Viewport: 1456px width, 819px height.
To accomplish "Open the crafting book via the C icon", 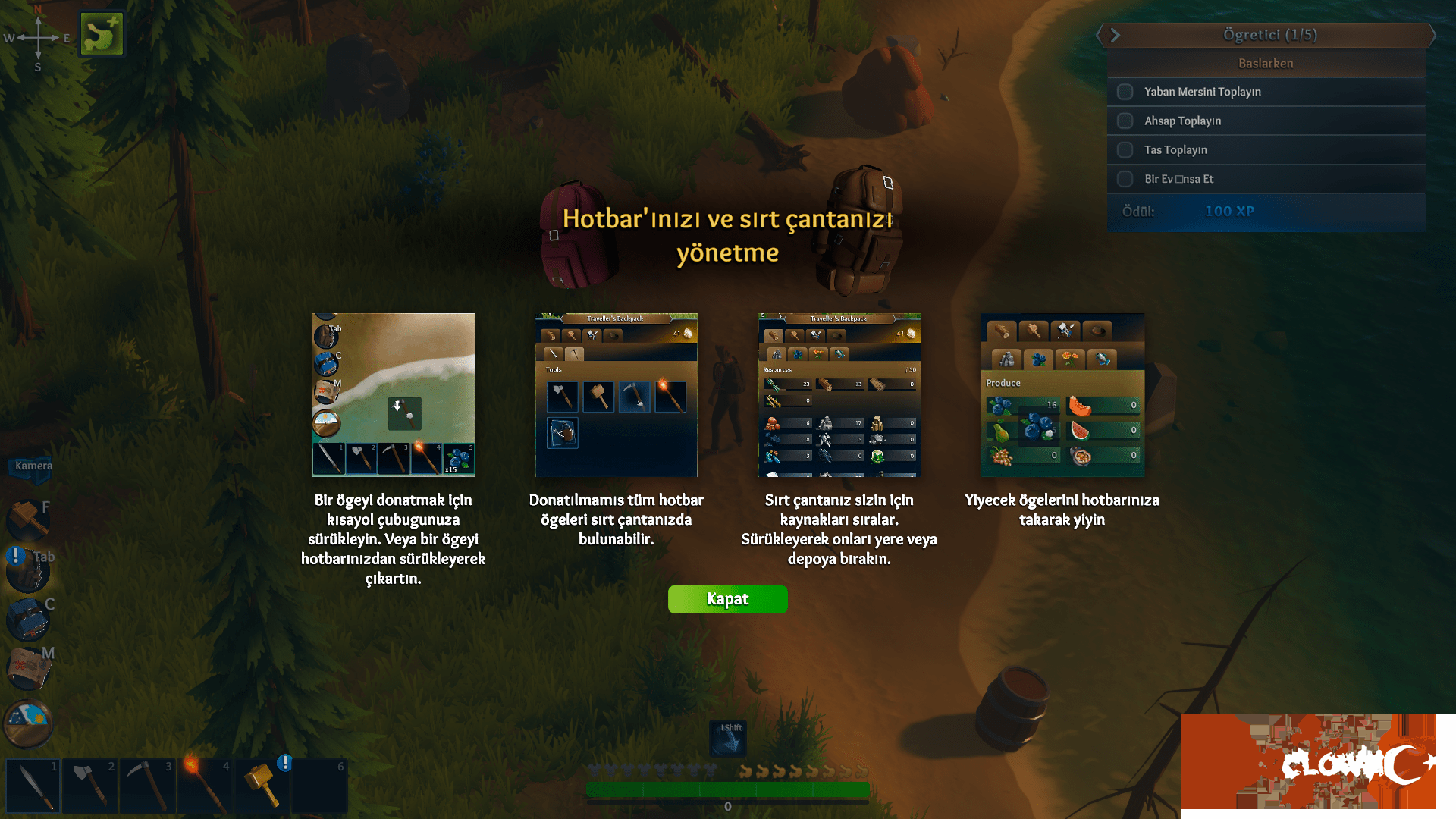I will click(x=27, y=619).
